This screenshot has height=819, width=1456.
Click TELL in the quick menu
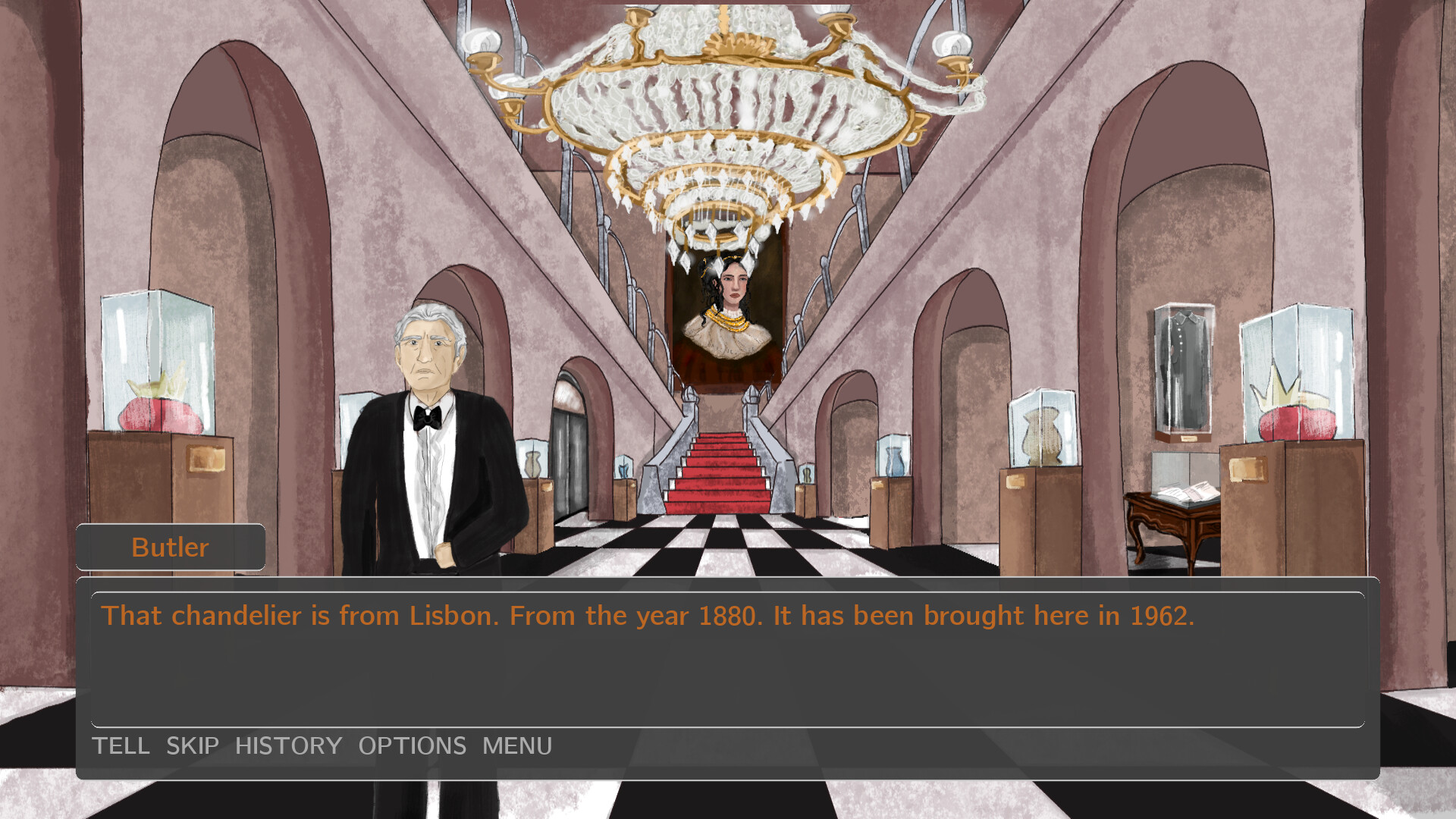click(123, 745)
